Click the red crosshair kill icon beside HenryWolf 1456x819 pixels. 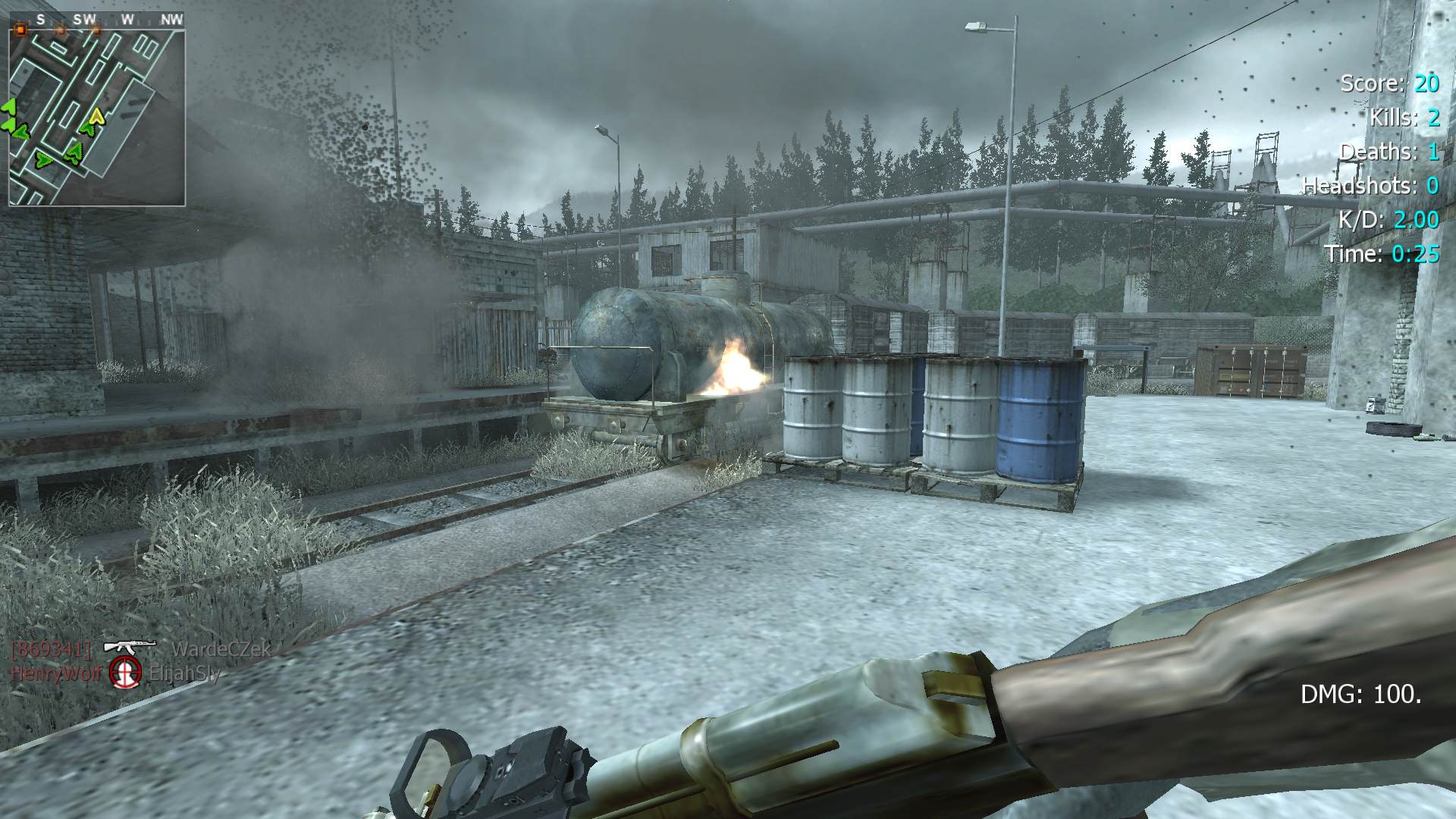[126, 672]
